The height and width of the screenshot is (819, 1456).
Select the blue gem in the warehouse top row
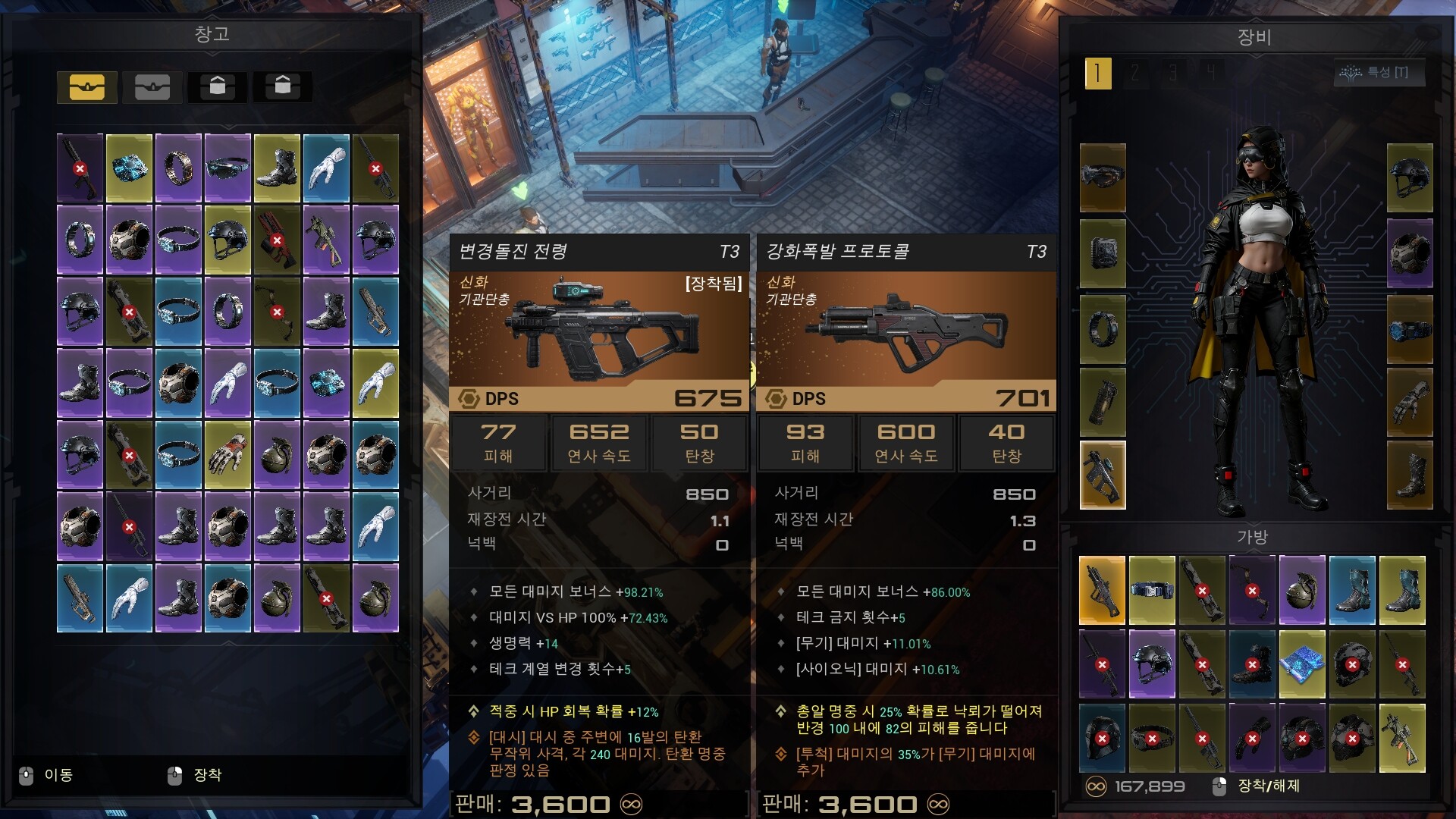pyautogui.click(x=129, y=168)
